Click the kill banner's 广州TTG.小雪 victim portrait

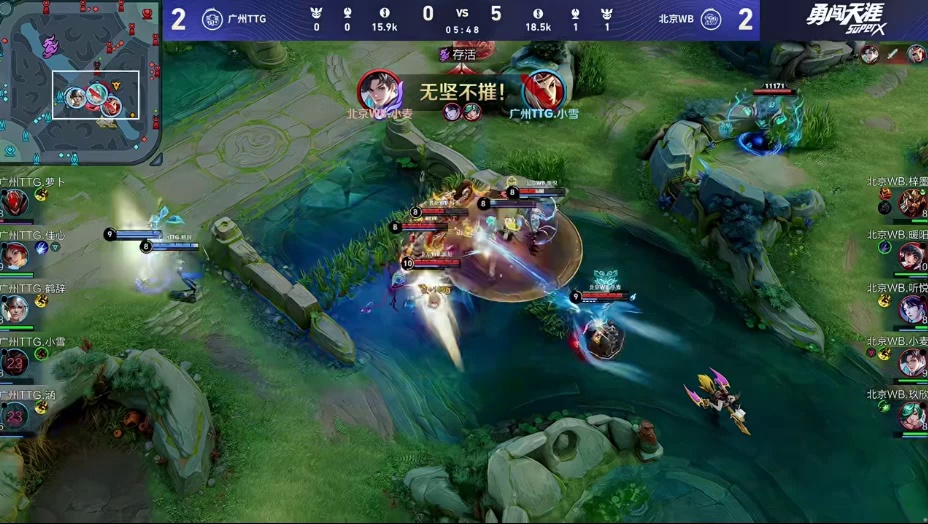(543, 91)
